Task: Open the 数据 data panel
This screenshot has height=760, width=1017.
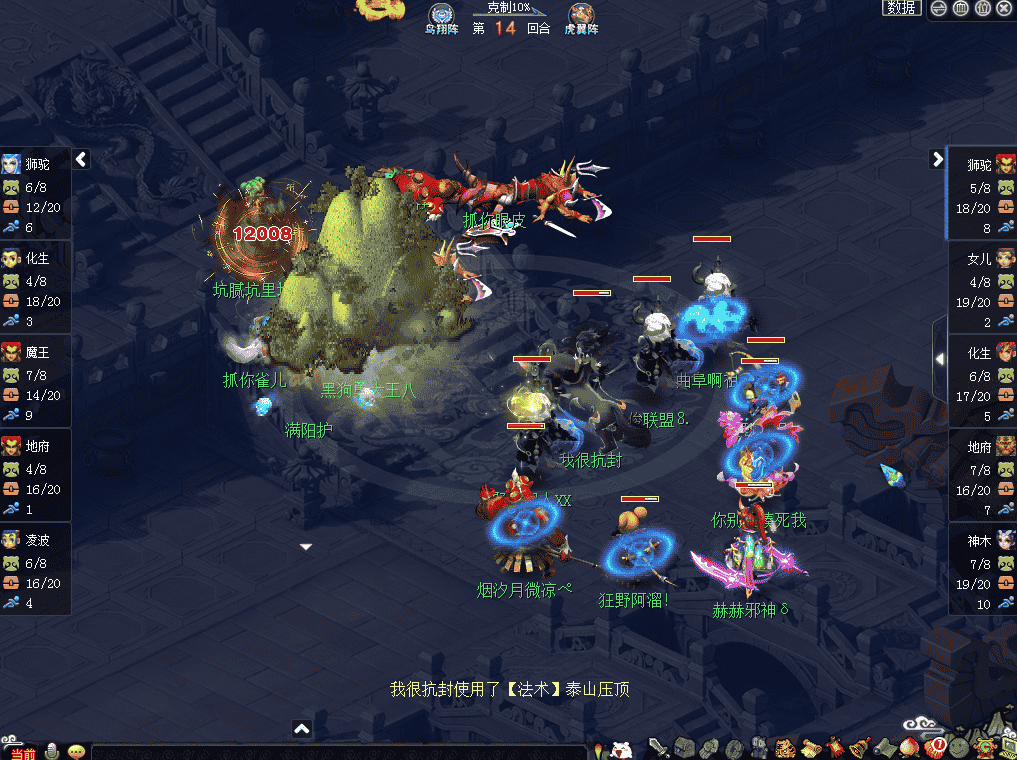Action: [x=901, y=8]
